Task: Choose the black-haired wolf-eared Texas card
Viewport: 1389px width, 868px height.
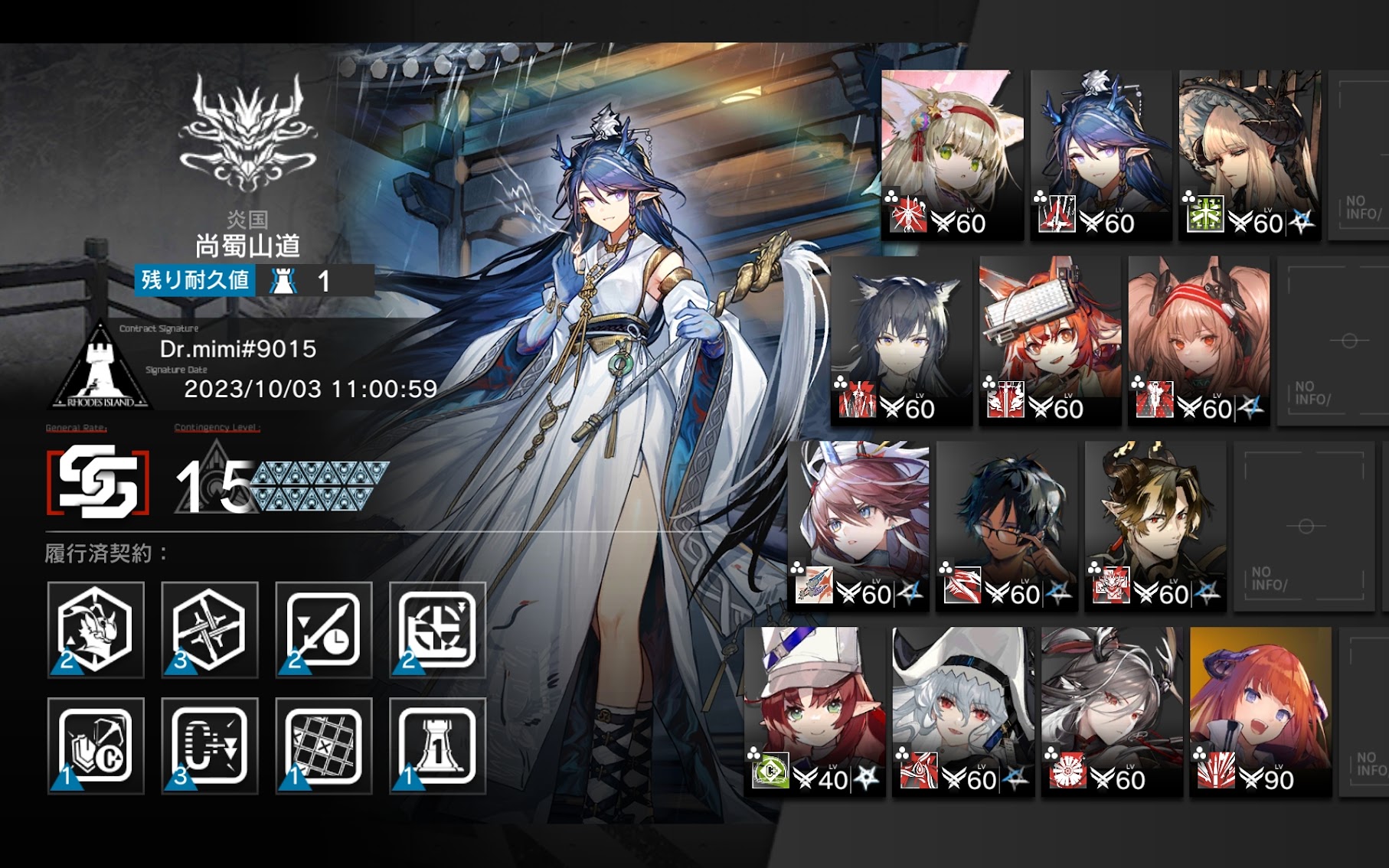Action: tap(901, 340)
